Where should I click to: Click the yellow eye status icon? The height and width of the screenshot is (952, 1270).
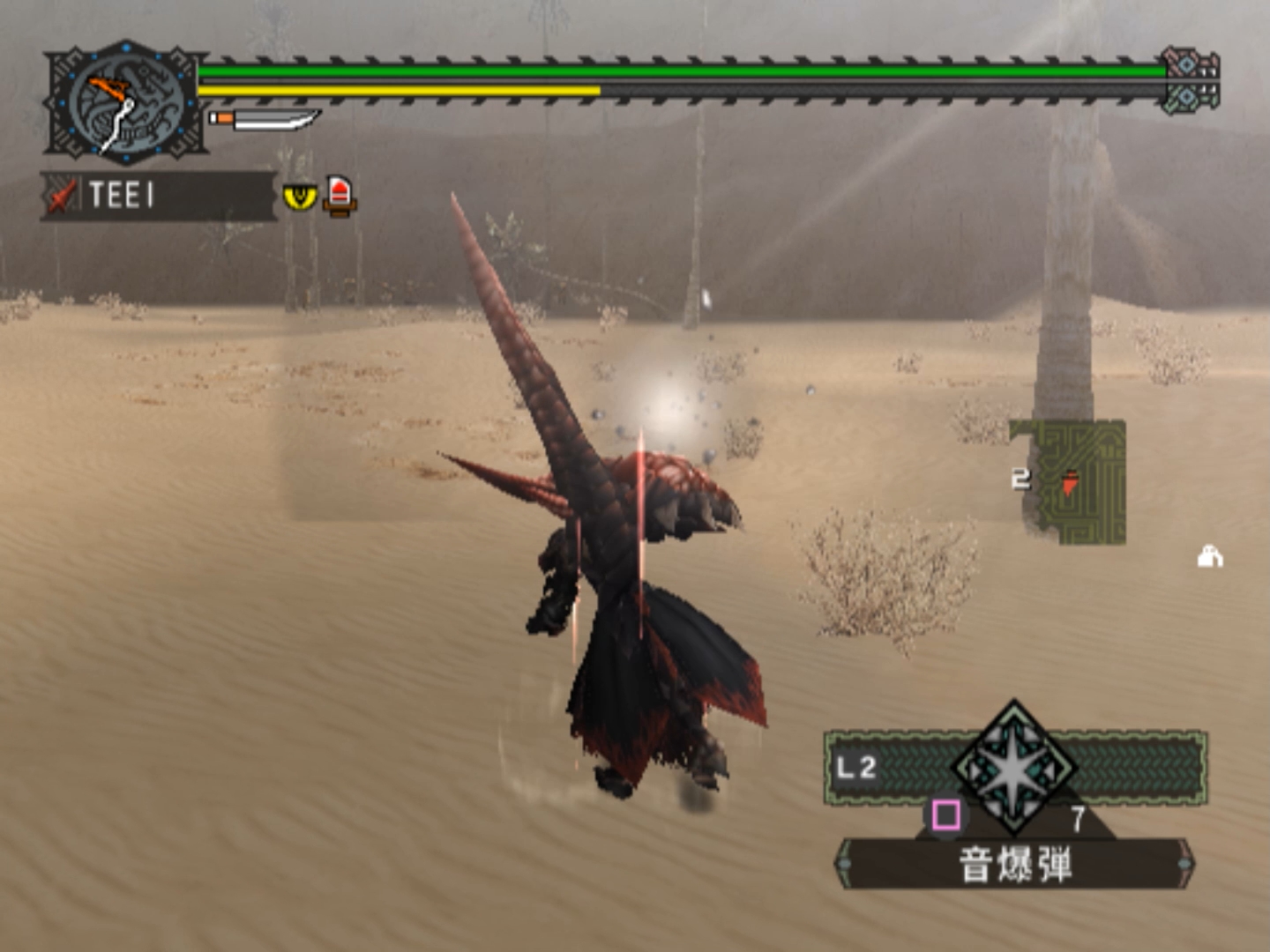(300, 196)
